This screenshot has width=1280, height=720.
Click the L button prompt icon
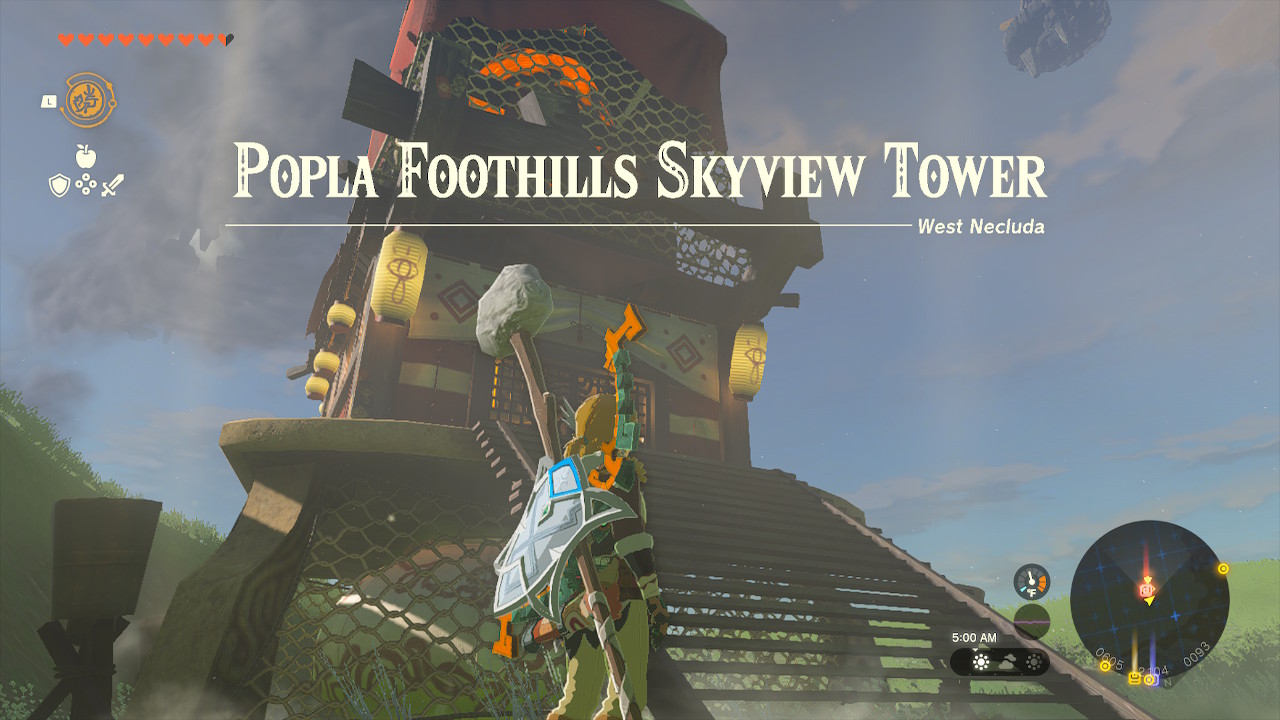click(47, 100)
